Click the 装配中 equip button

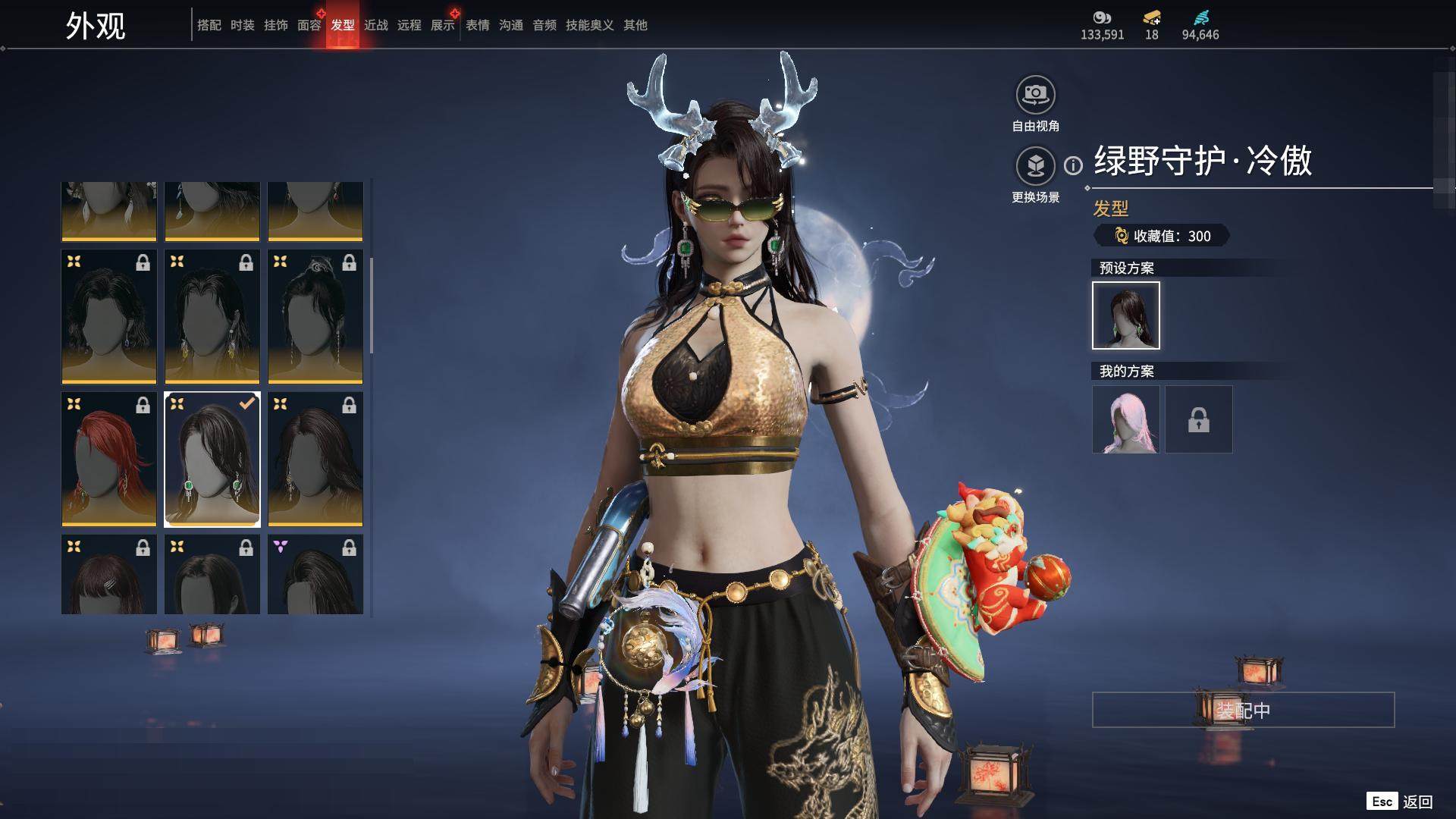click(1243, 710)
